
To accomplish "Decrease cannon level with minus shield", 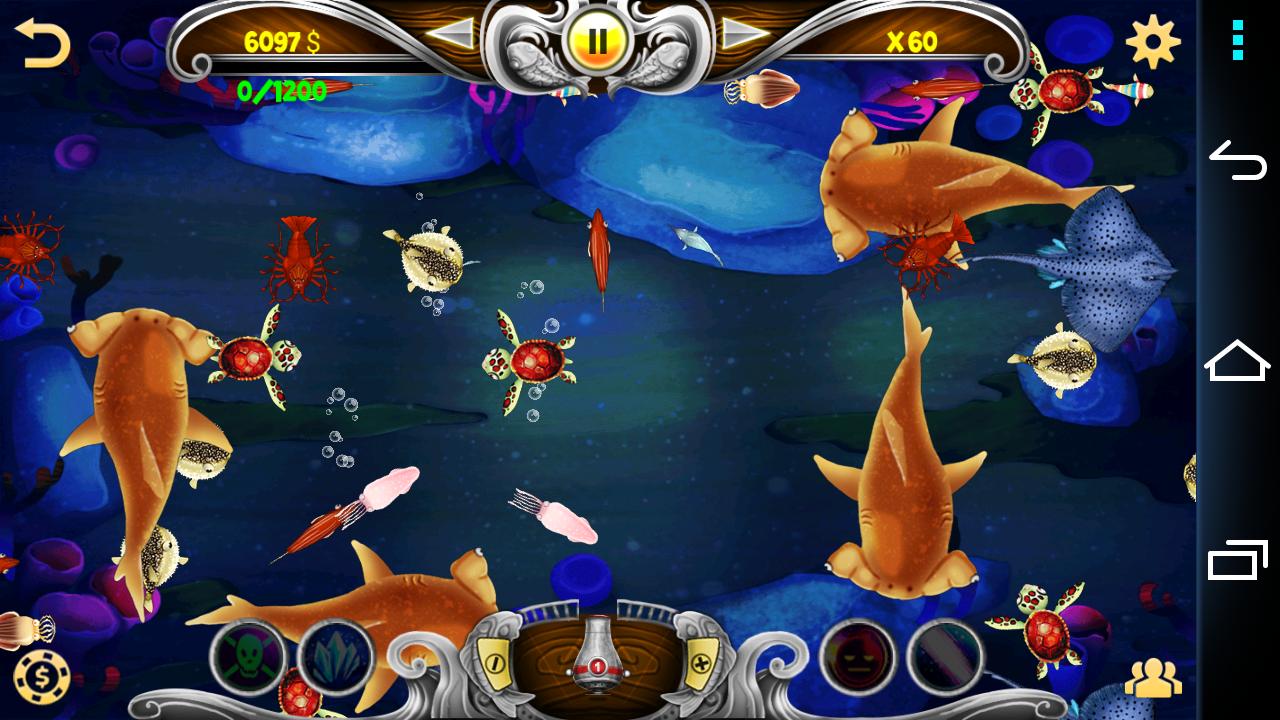I will [x=494, y=661].
